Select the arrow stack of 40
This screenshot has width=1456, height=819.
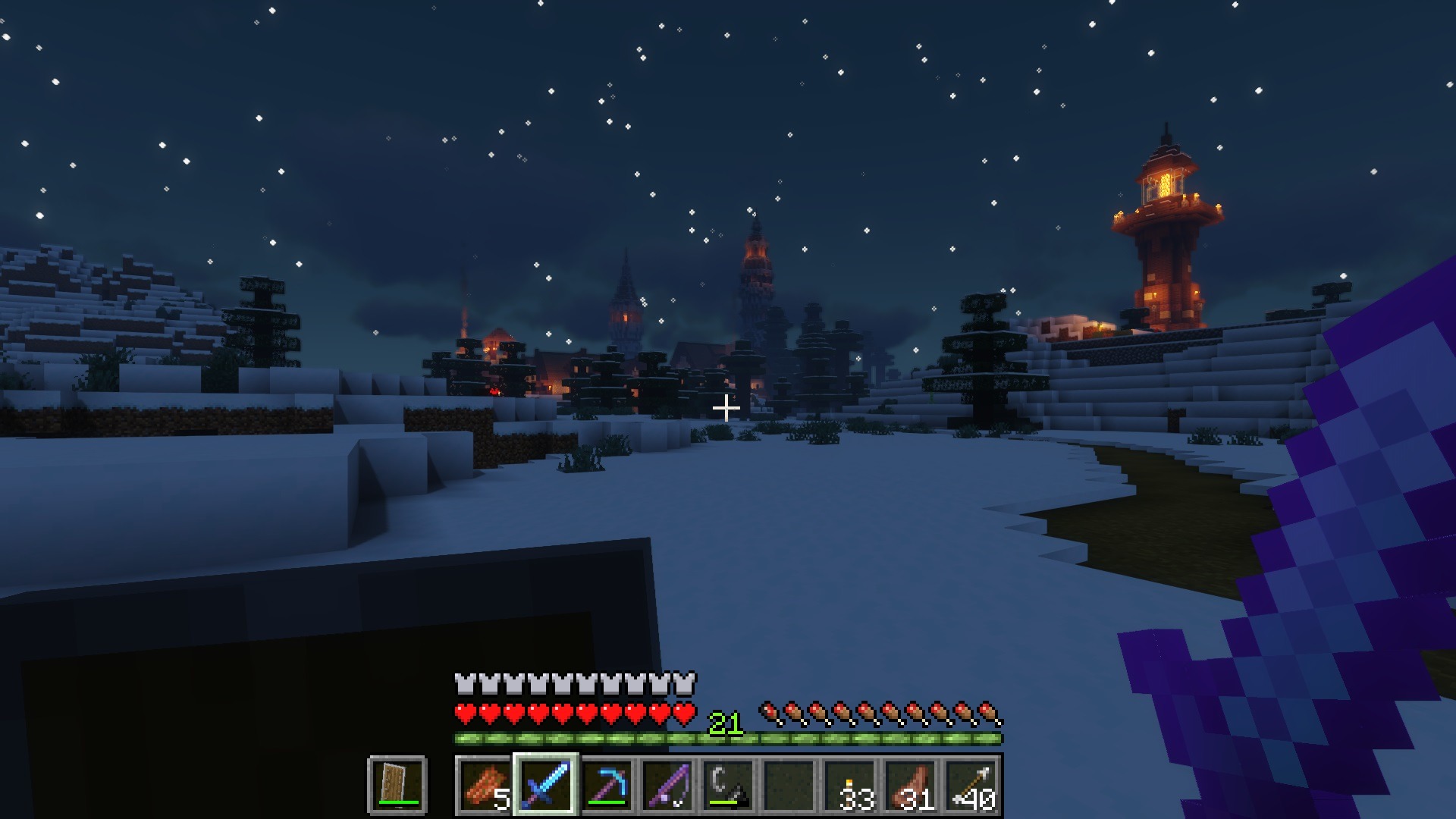coord(972,785)
